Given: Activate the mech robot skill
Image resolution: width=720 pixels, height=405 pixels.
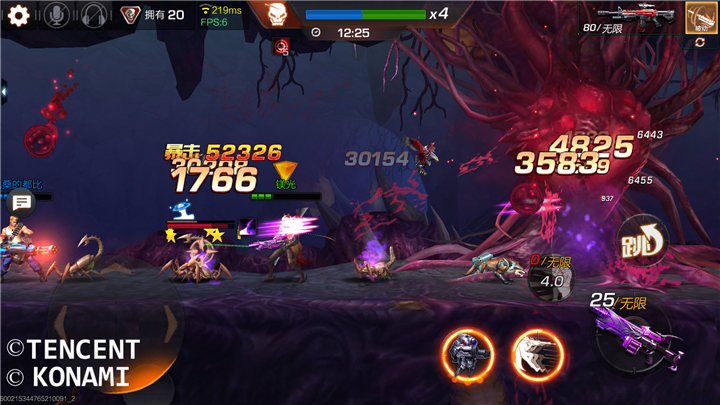Looking at the screenshot, I should (x=468, y=355).
